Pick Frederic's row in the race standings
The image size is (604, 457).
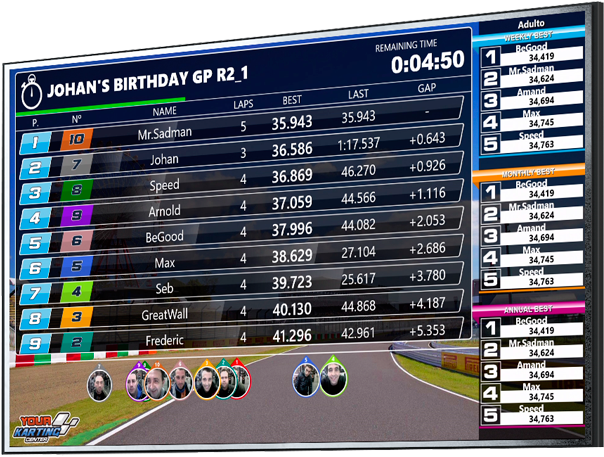[165, 341]
